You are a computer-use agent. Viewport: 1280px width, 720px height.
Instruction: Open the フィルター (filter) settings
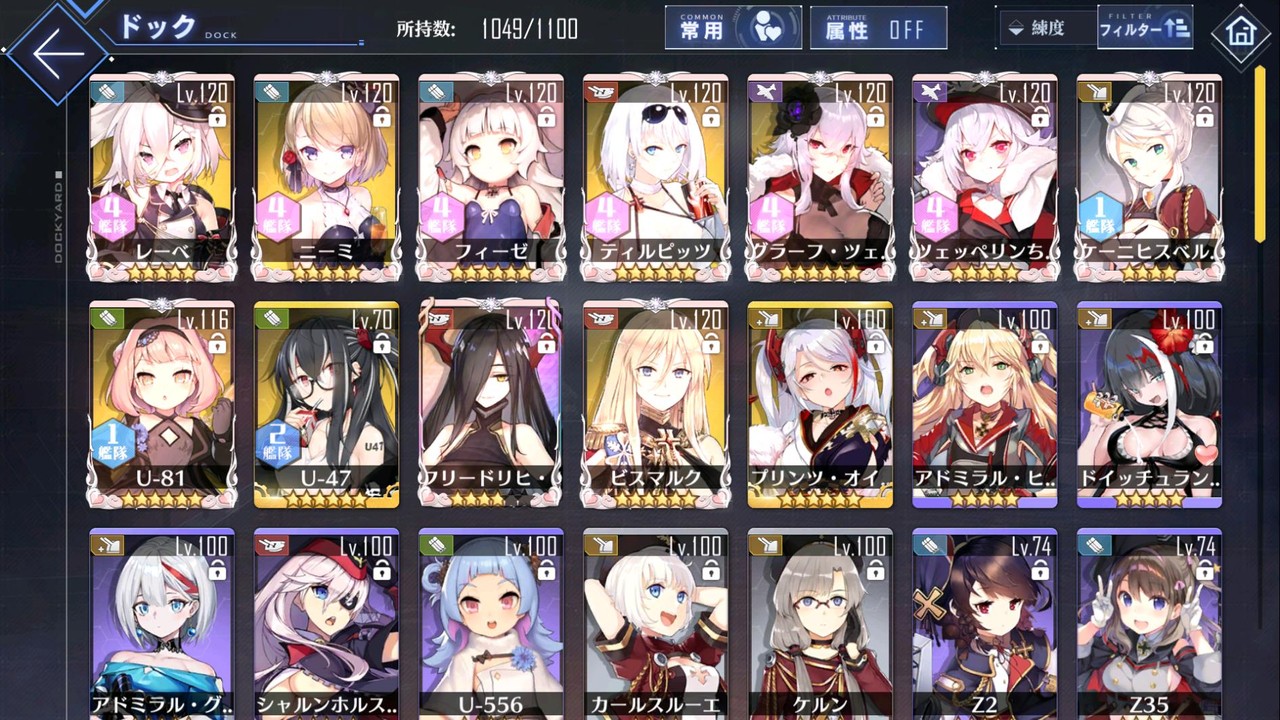click(1144, 28)
